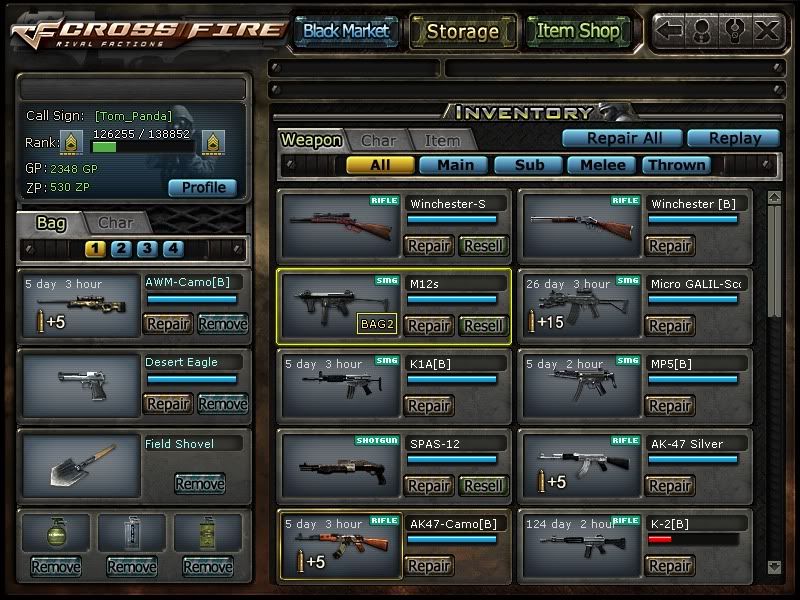800x600 pixels.
Task: Remove the Desert Eagle from bag
Action: 222,404
